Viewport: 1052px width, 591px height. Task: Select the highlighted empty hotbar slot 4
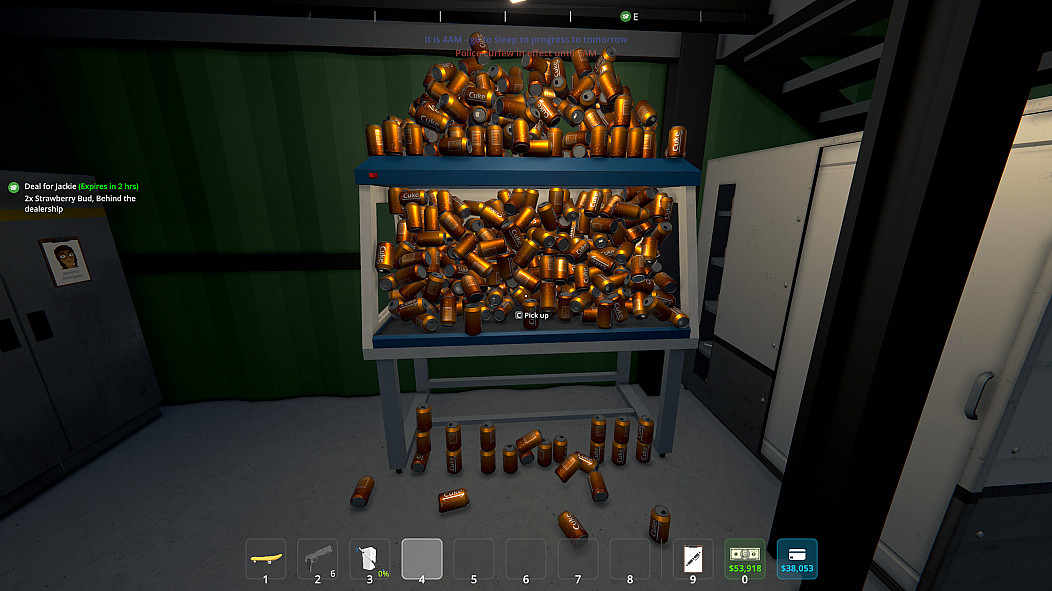pyautogui.click(x=422, y=558)
